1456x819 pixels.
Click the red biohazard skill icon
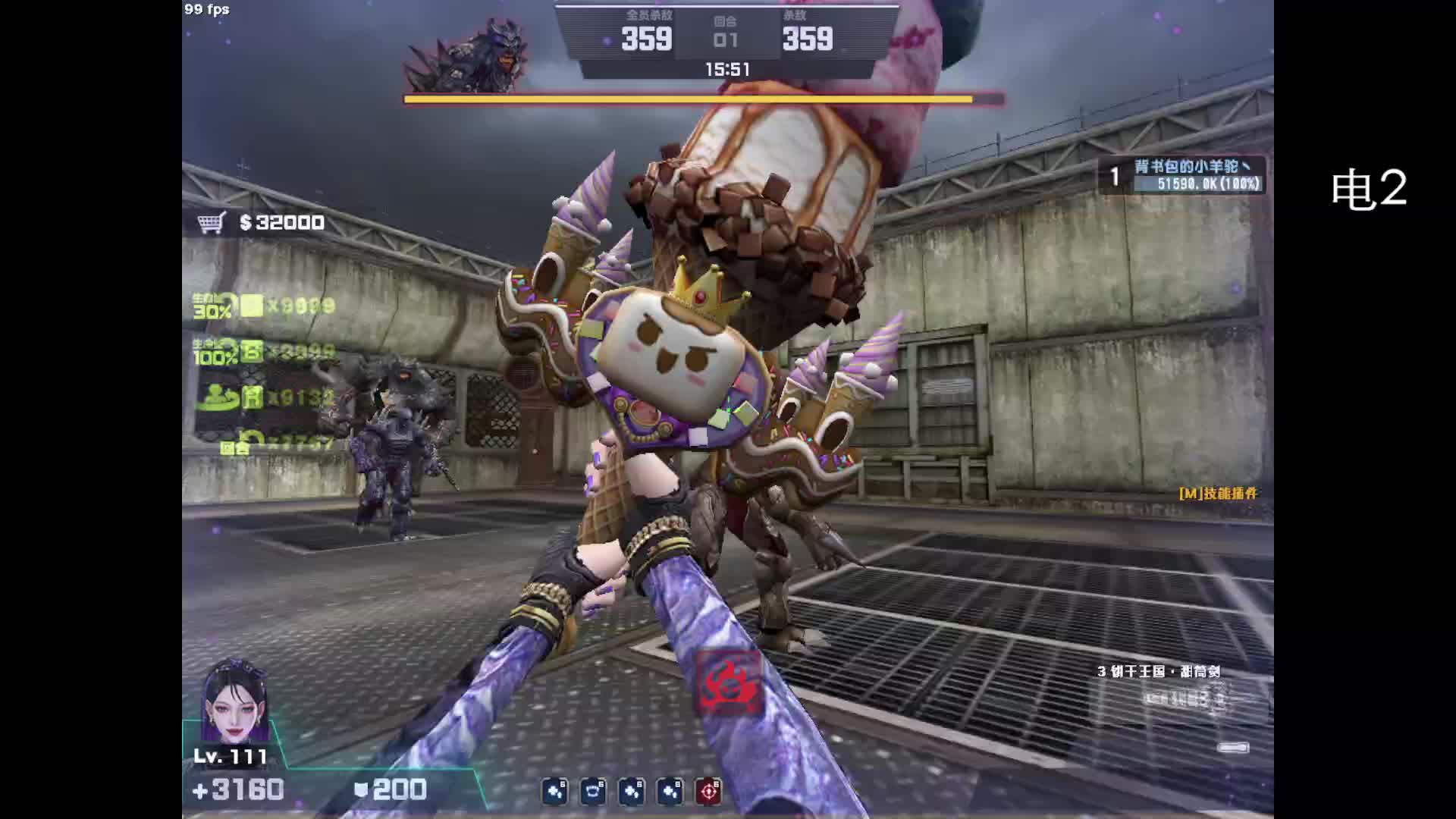[729, 682]
